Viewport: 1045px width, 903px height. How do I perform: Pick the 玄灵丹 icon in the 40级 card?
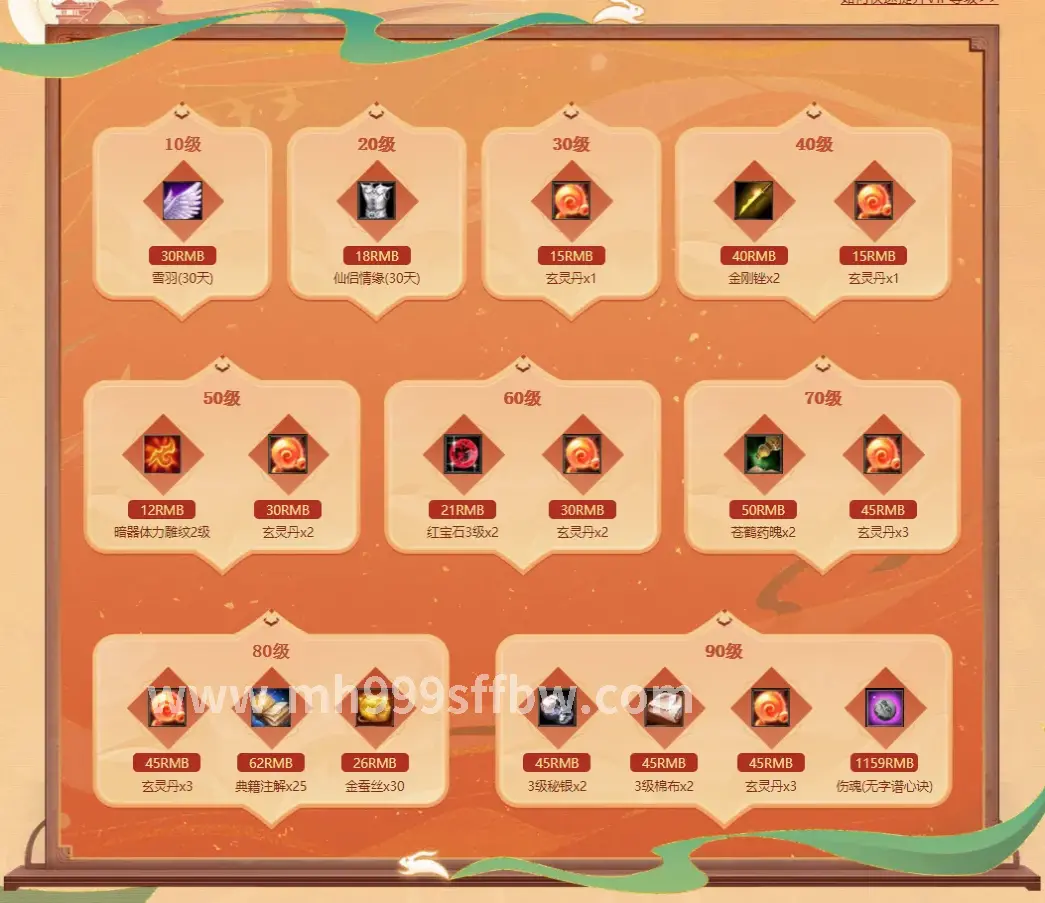pyautogui.click(x=873, y=201)
